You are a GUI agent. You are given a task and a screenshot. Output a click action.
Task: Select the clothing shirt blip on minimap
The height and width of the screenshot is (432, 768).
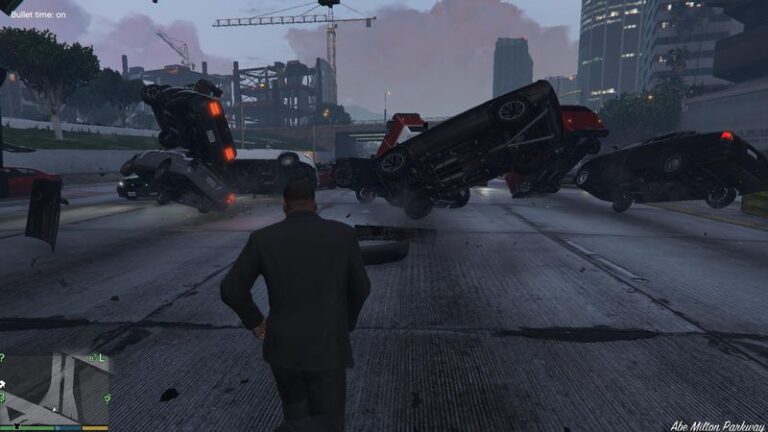17,425
